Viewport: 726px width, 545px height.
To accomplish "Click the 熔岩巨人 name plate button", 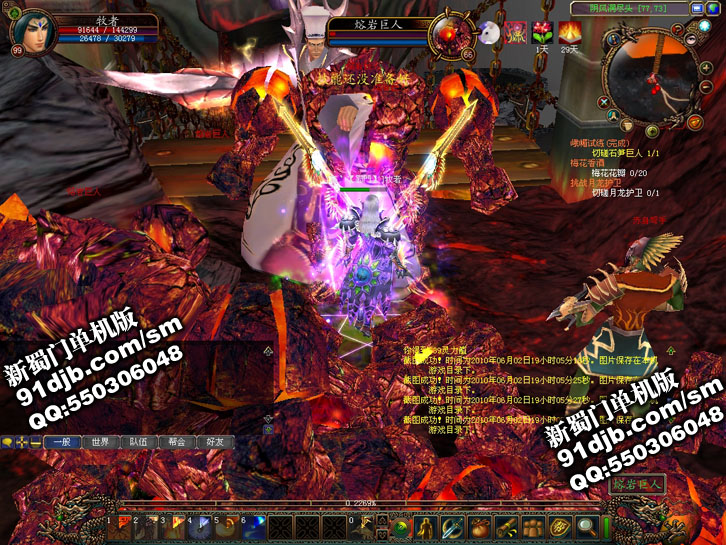I will pyautogui.click(x=636, y=485).
